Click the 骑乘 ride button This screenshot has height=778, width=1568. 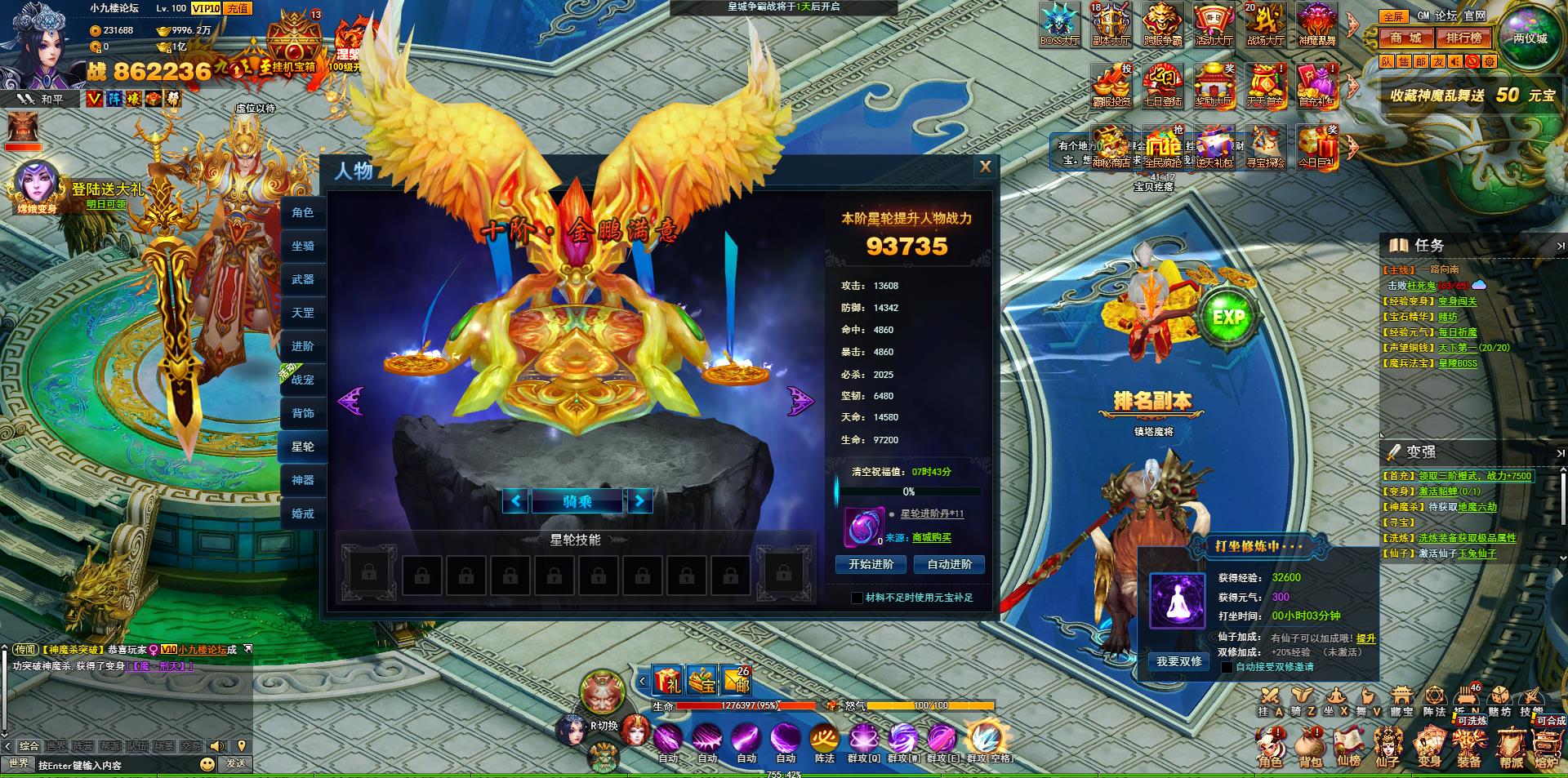click(577, 501)
